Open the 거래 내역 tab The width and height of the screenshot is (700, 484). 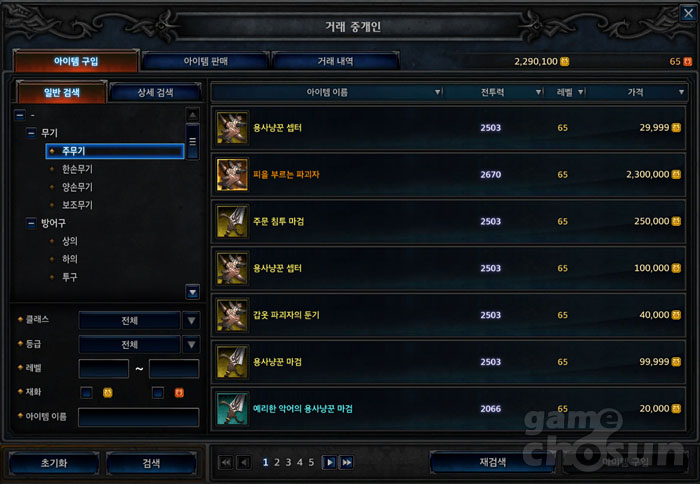point(335,61)
